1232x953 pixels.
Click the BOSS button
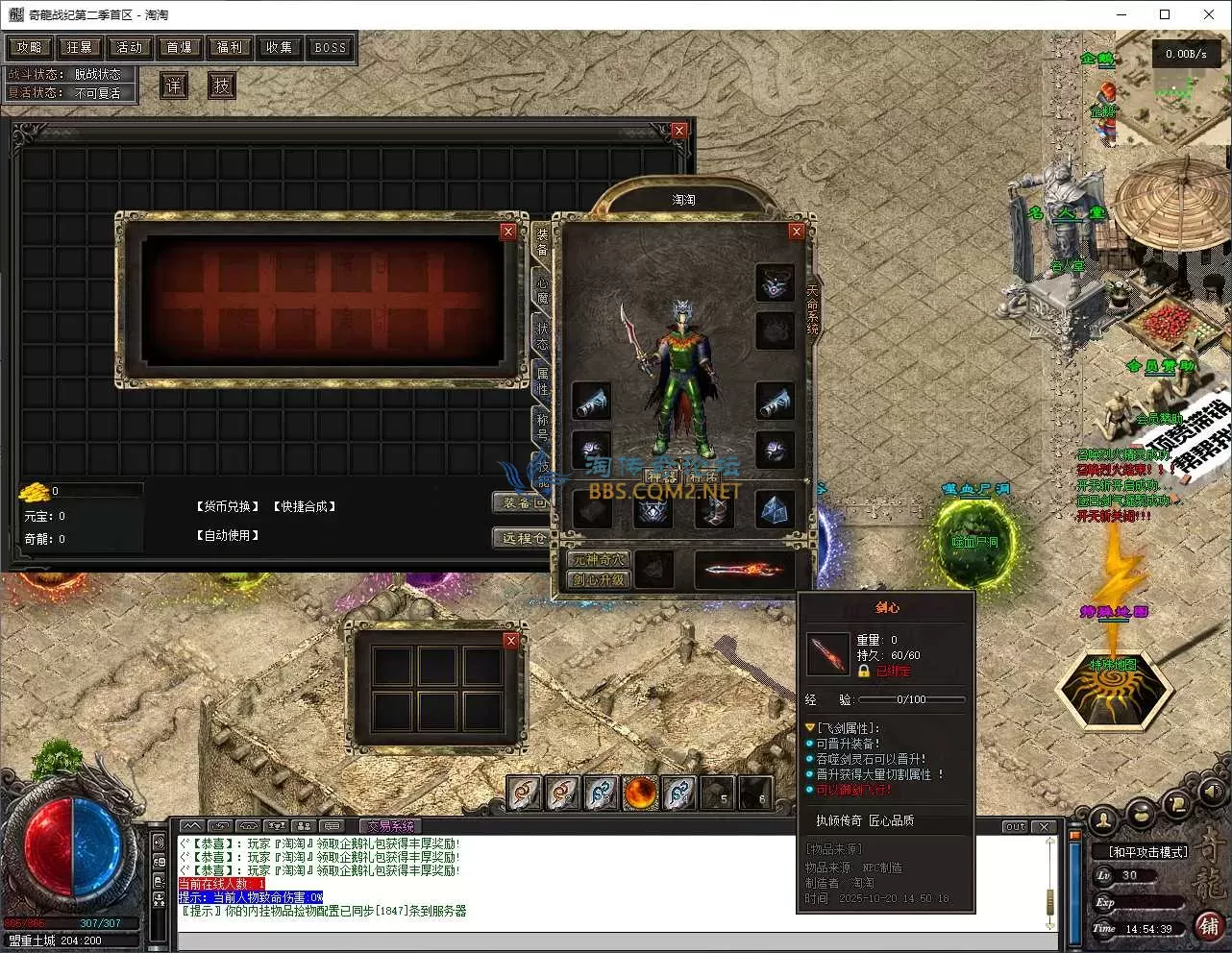pos(330,47)
